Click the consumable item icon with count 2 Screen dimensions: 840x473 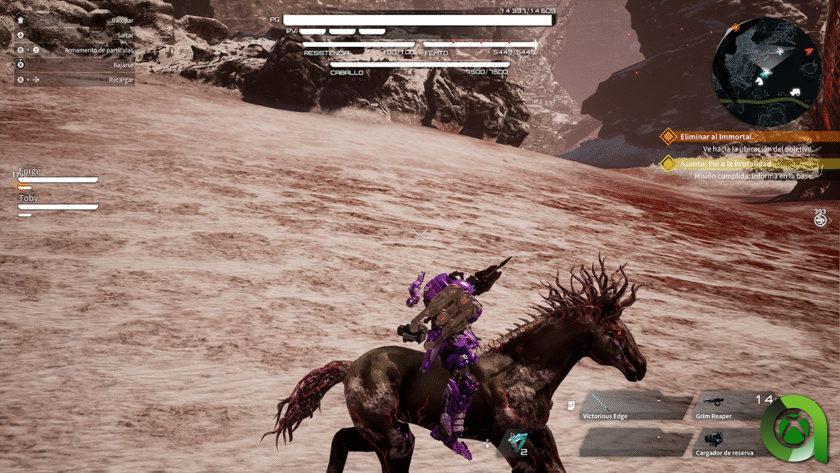click(517, 441)
